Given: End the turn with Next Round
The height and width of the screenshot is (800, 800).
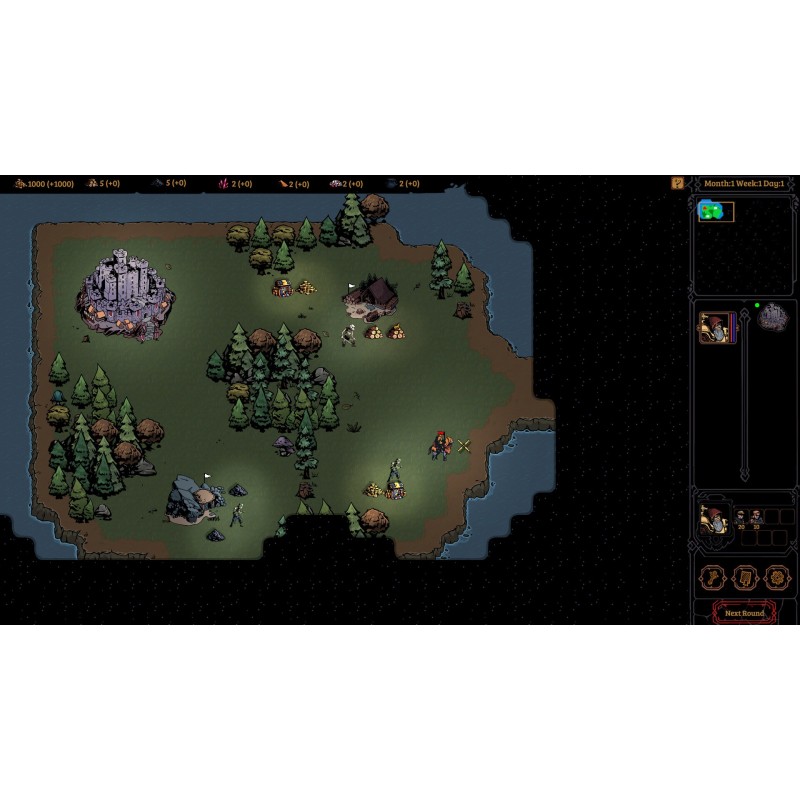Looking at the screenshot, I should 744,612.
